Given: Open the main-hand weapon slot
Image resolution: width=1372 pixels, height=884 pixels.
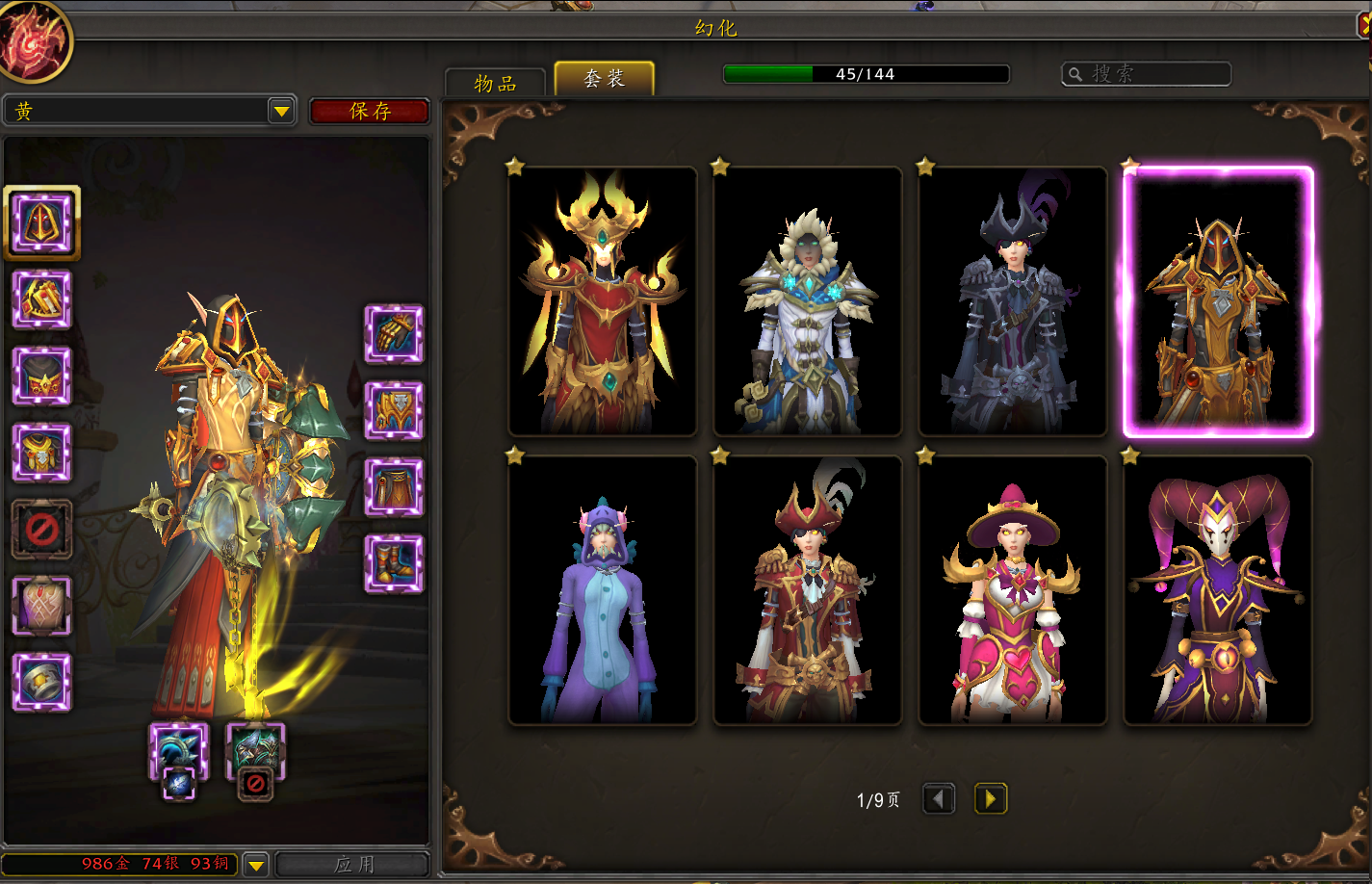Looking at the screenshot, I should [179, 751].
